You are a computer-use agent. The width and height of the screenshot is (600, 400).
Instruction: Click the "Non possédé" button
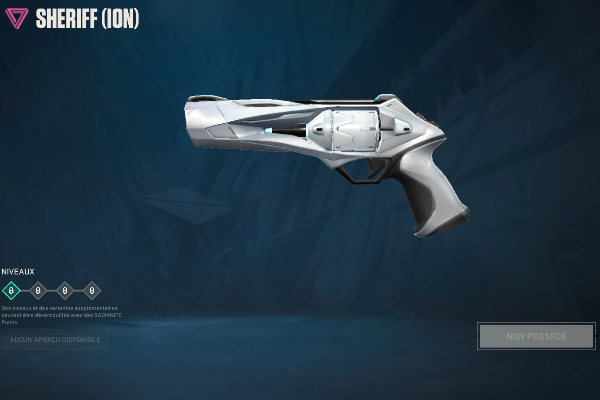tap(536, 336)
